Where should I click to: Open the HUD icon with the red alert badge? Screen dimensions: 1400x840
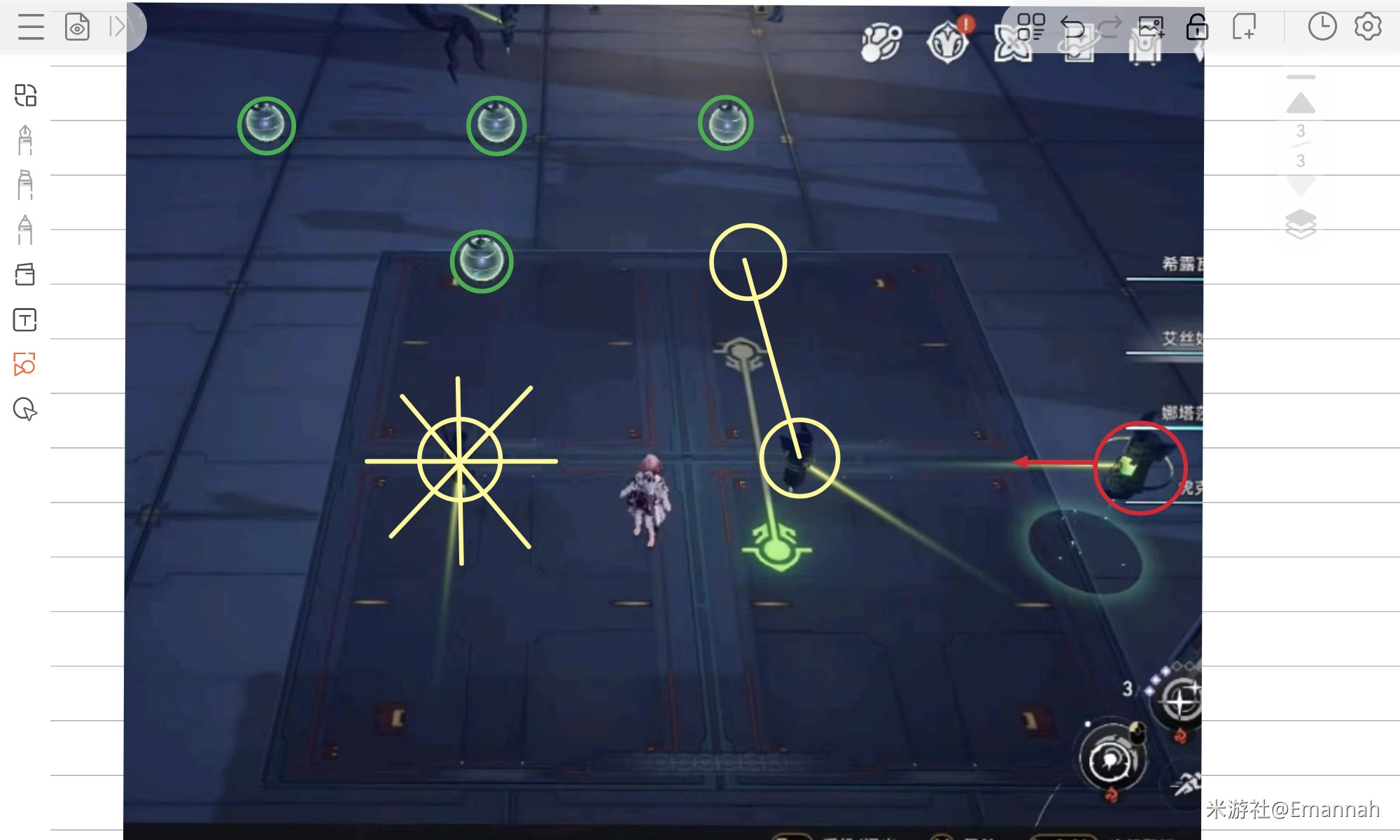tap(948, 42)
